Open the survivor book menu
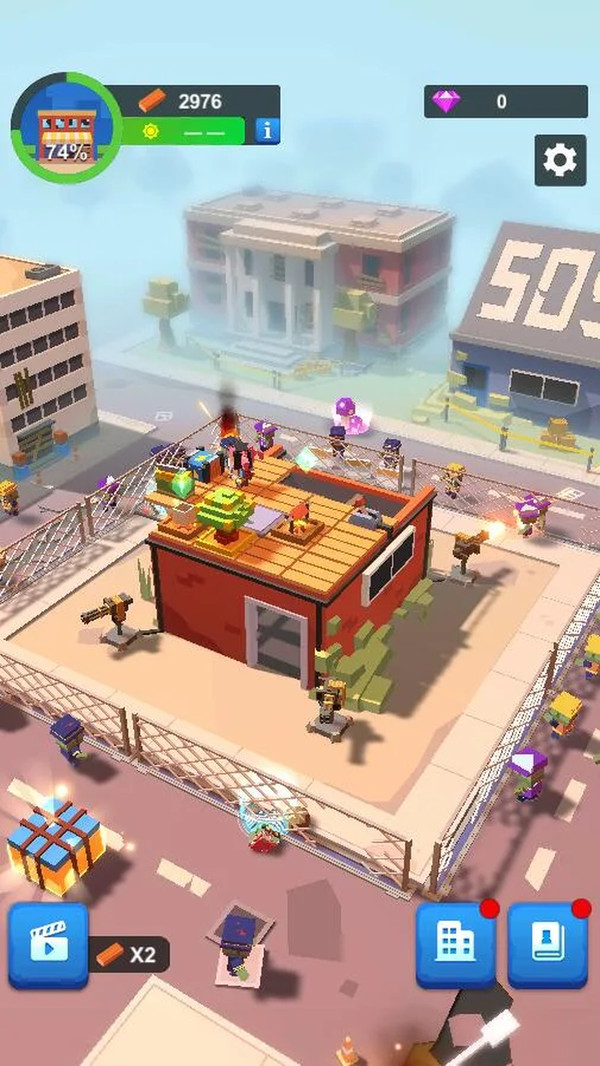 point(547,944)
